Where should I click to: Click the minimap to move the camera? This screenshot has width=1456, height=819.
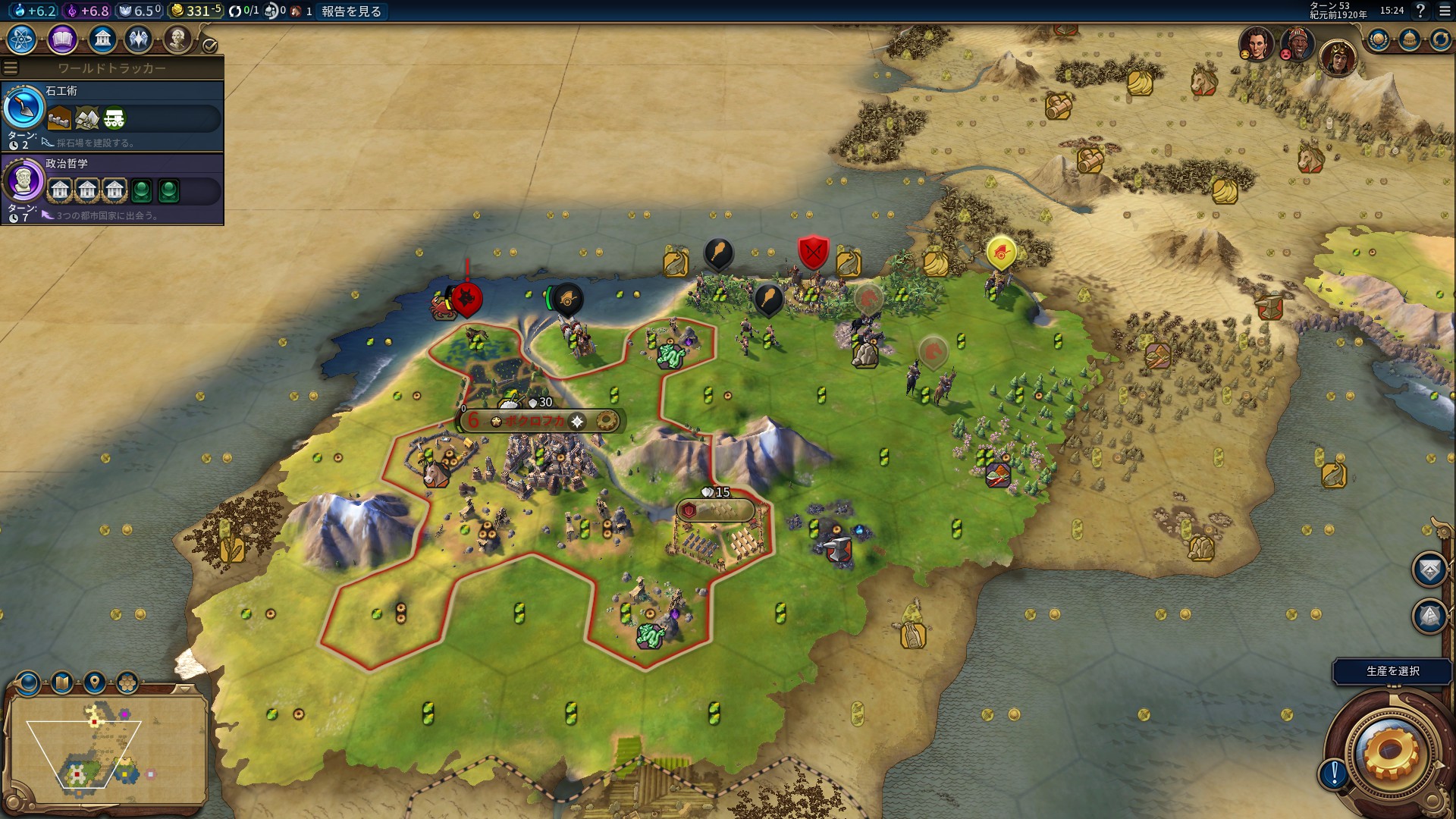pos(106,747)
